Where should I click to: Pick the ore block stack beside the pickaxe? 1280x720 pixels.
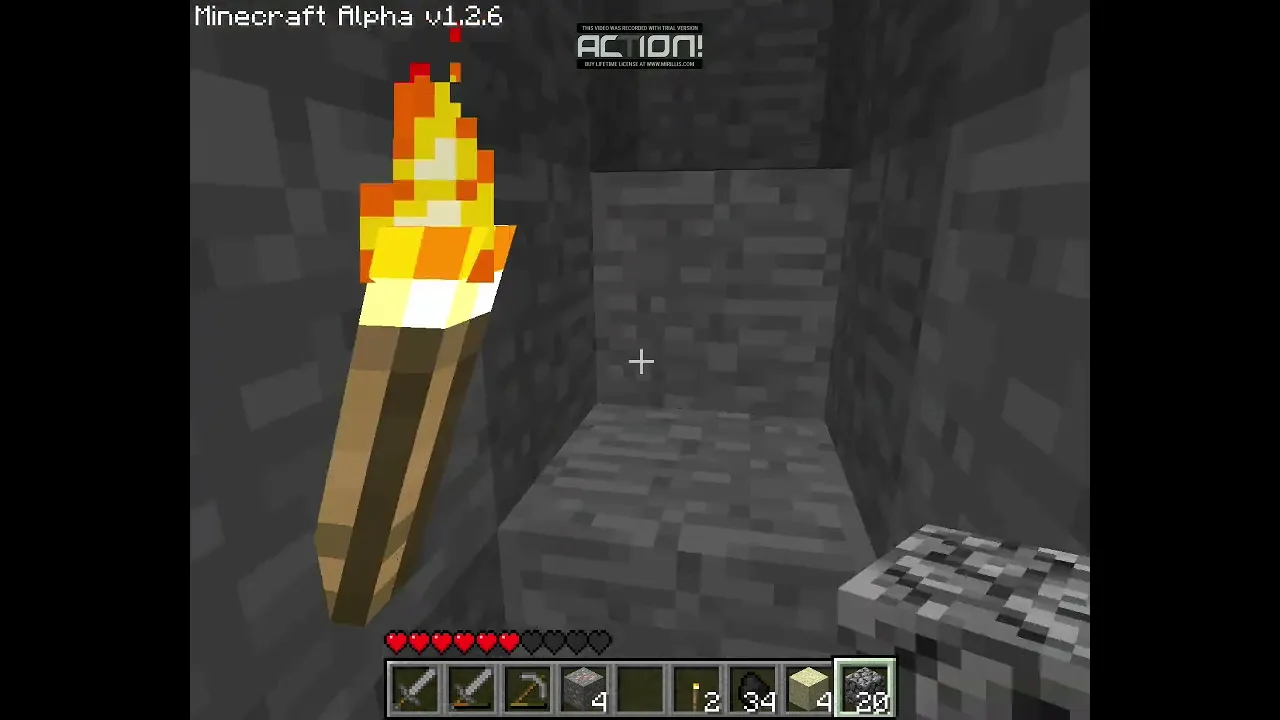pyautogui.click(x=584, y=689)
